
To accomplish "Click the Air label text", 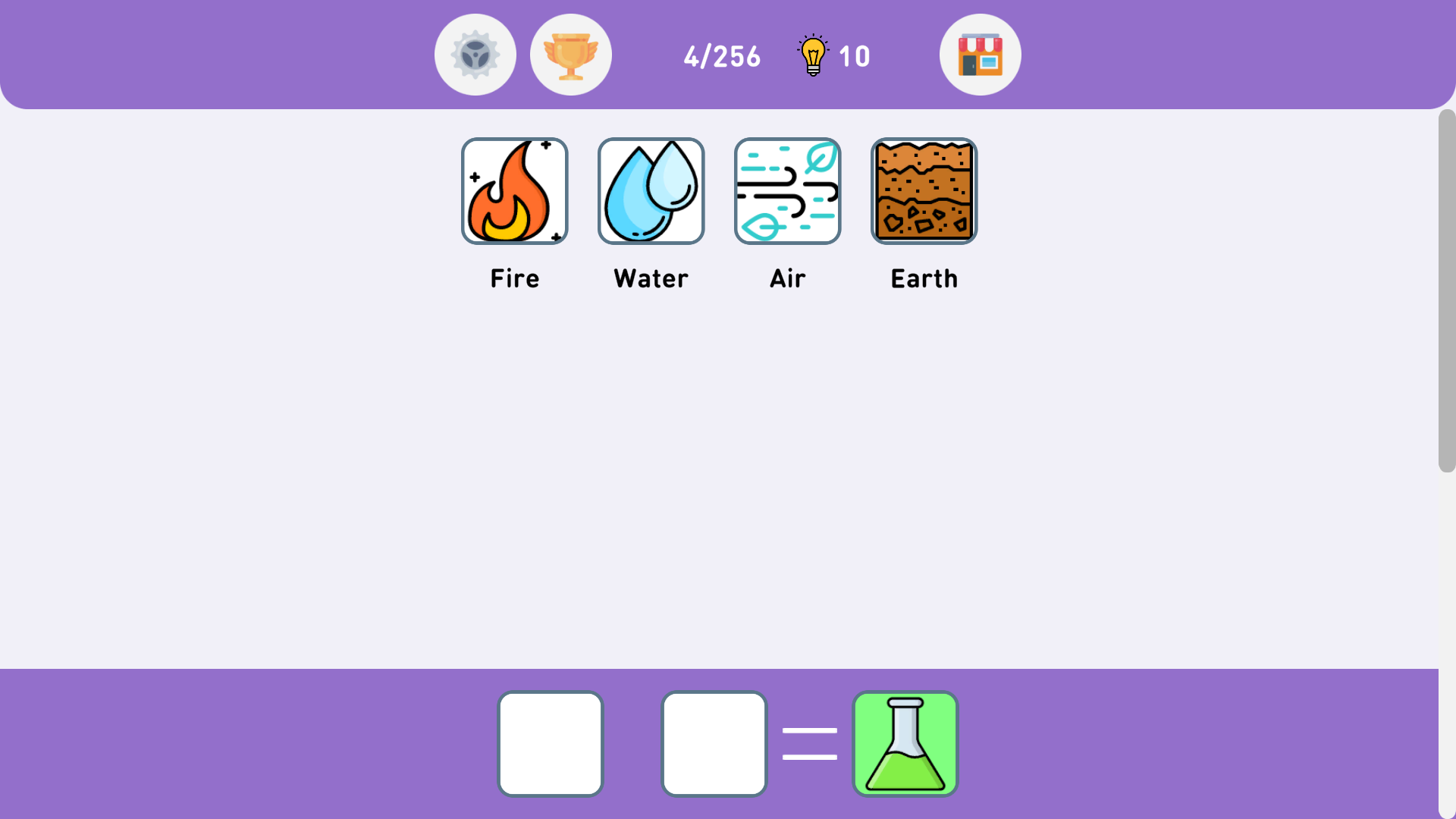I will 787,278.
